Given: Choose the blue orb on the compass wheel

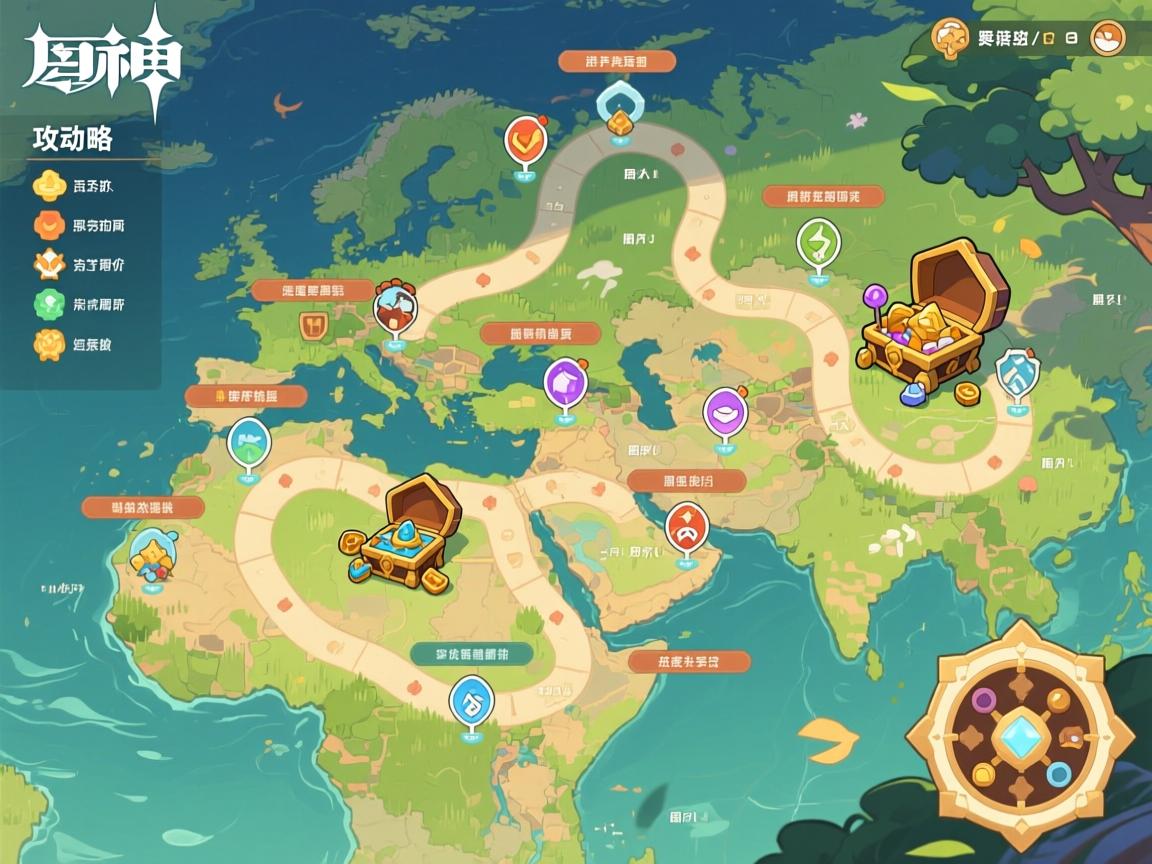Looking at the screenshot, I should pyautogui.click(x=1057, y=773).
